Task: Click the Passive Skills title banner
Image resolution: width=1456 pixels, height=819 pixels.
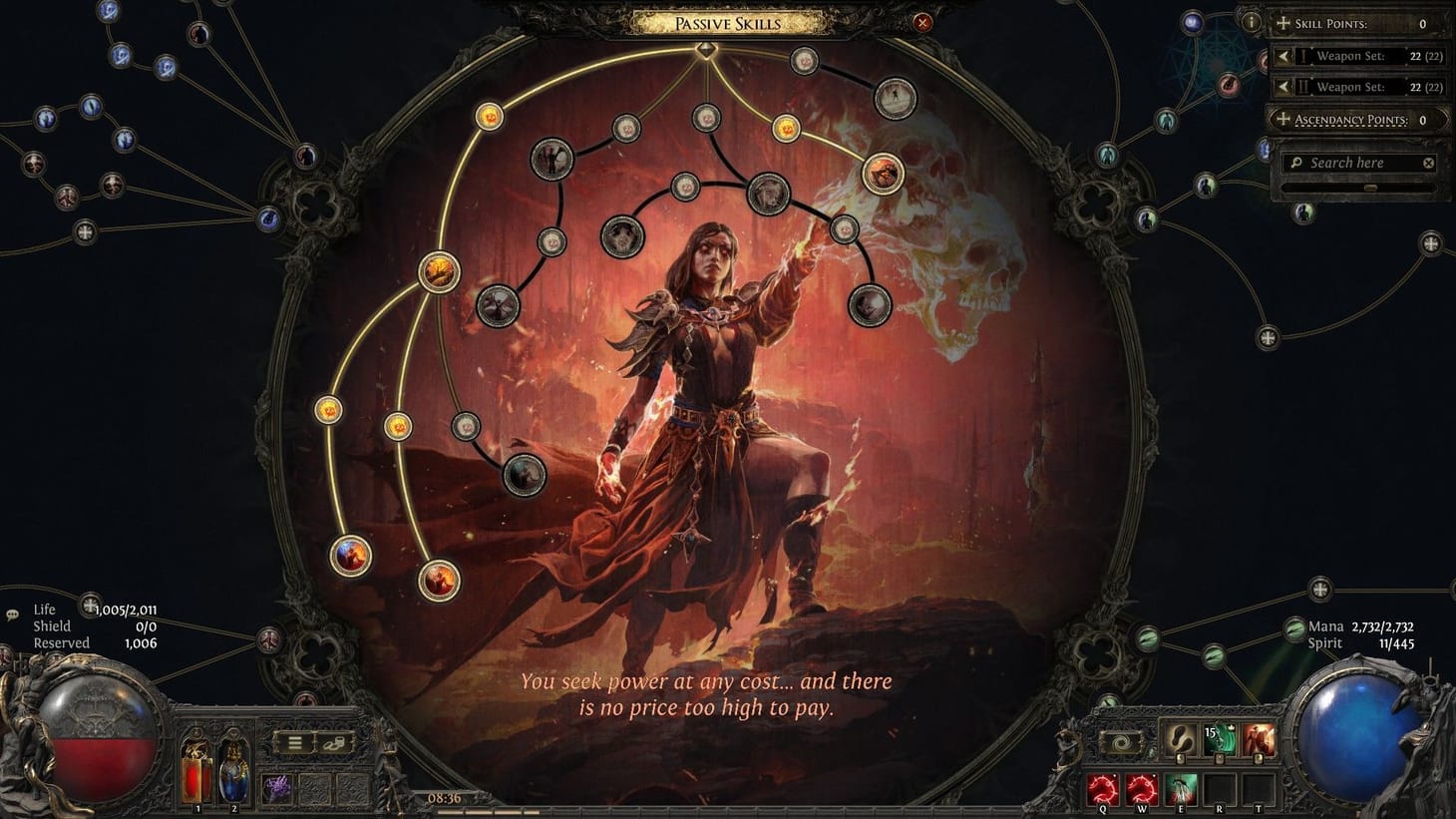Action: tap(728, 22)
